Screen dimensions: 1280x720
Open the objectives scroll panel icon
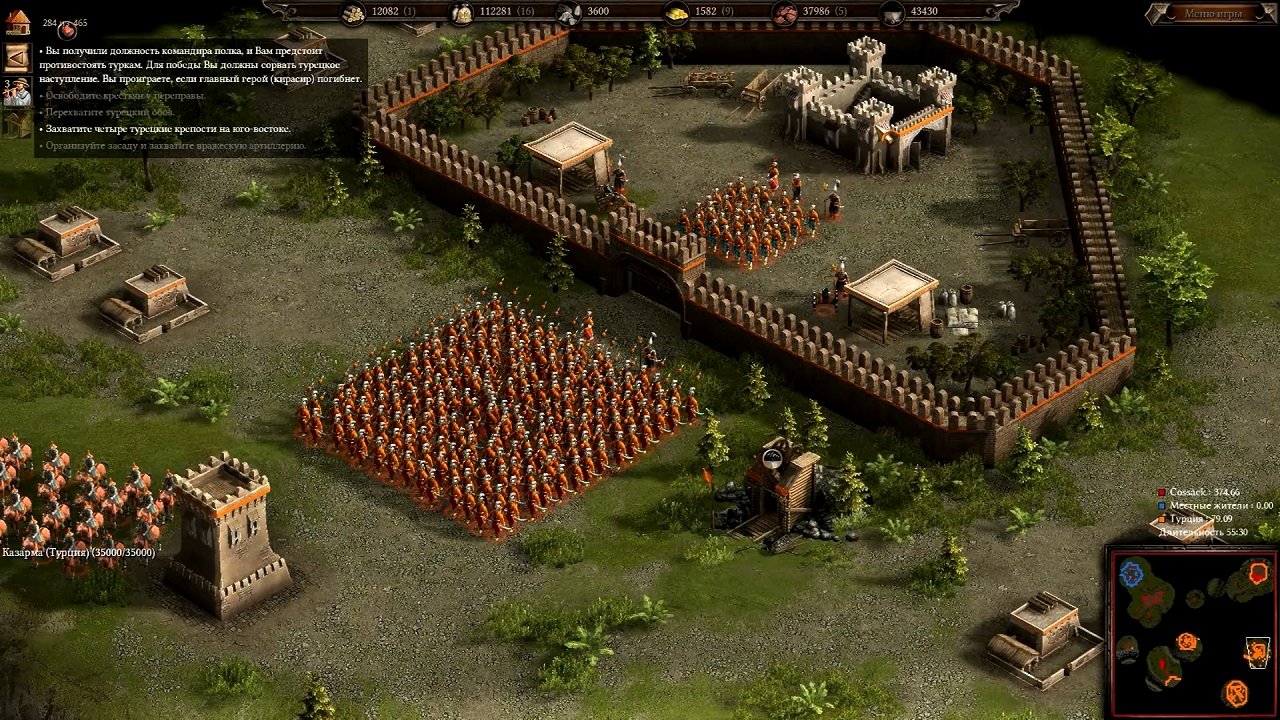point(17,58)
